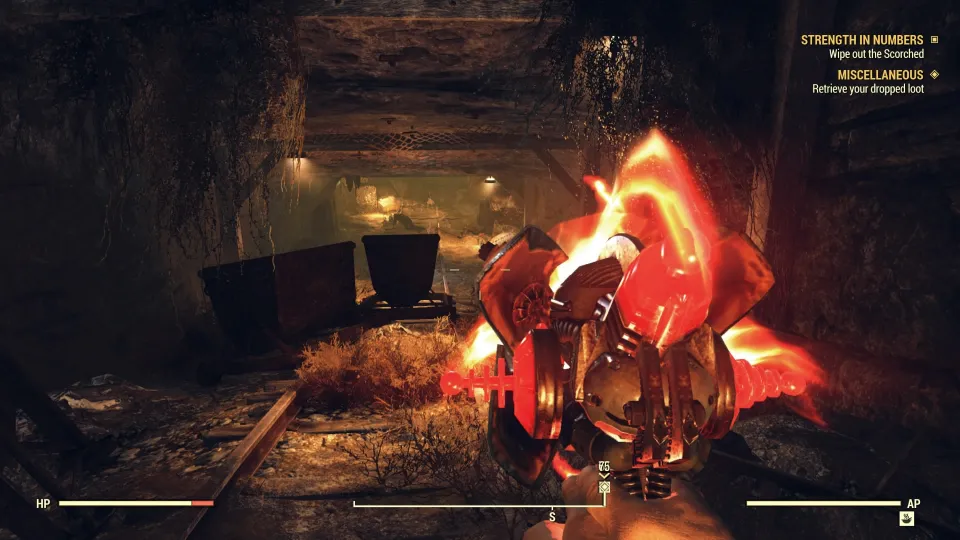Select the diamond quest marker on the compass
The image size is (960, 540).
pos(604,487)
